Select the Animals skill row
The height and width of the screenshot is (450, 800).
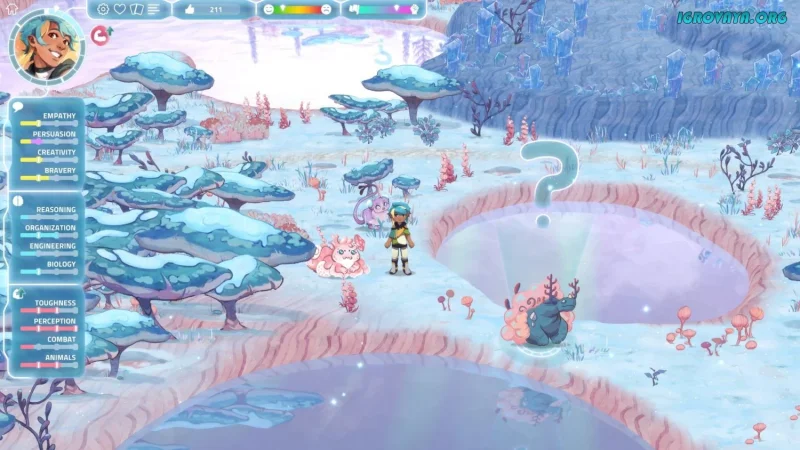[48, 359]
